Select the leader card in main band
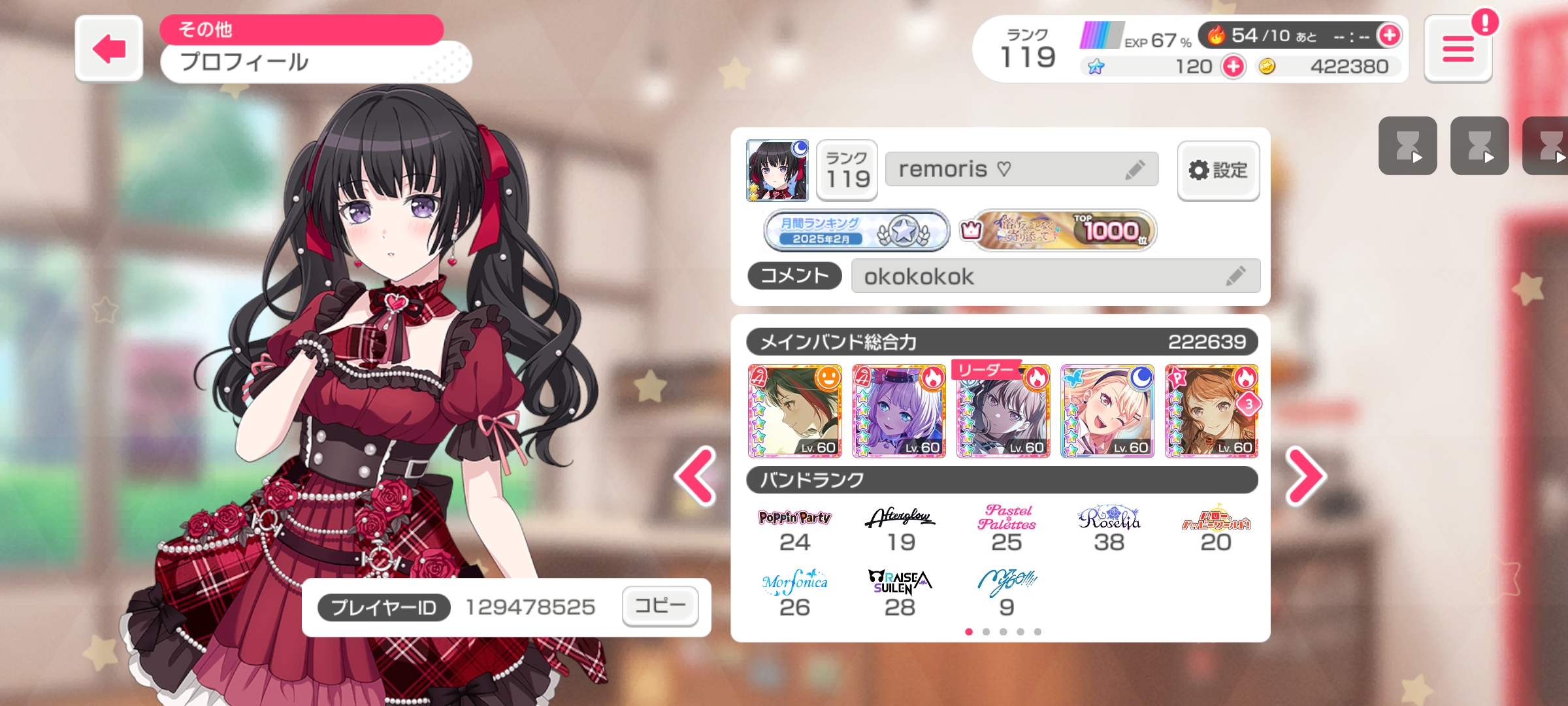Screen dimensions: 1568x706 coord(1003,411)
